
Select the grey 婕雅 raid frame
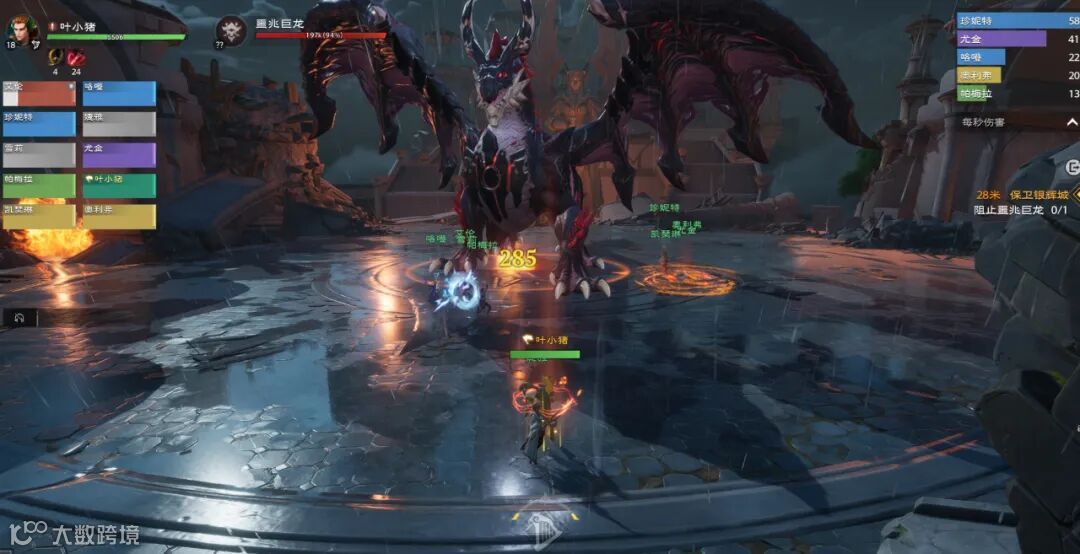(x=119, y=124)
